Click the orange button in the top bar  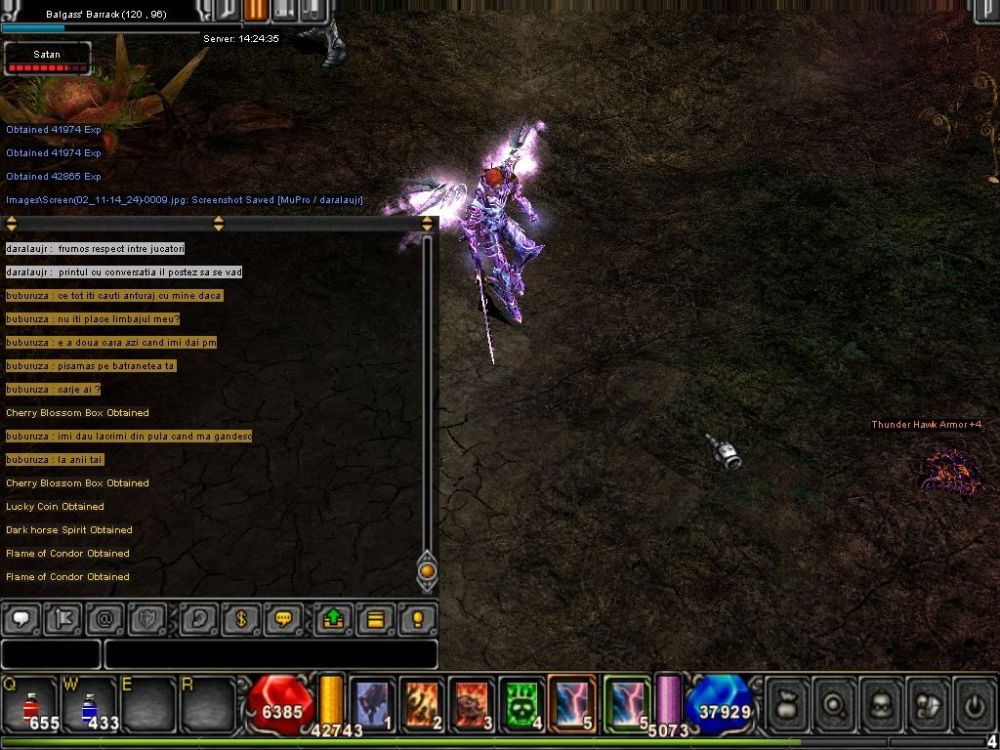(x=256, y=9)
